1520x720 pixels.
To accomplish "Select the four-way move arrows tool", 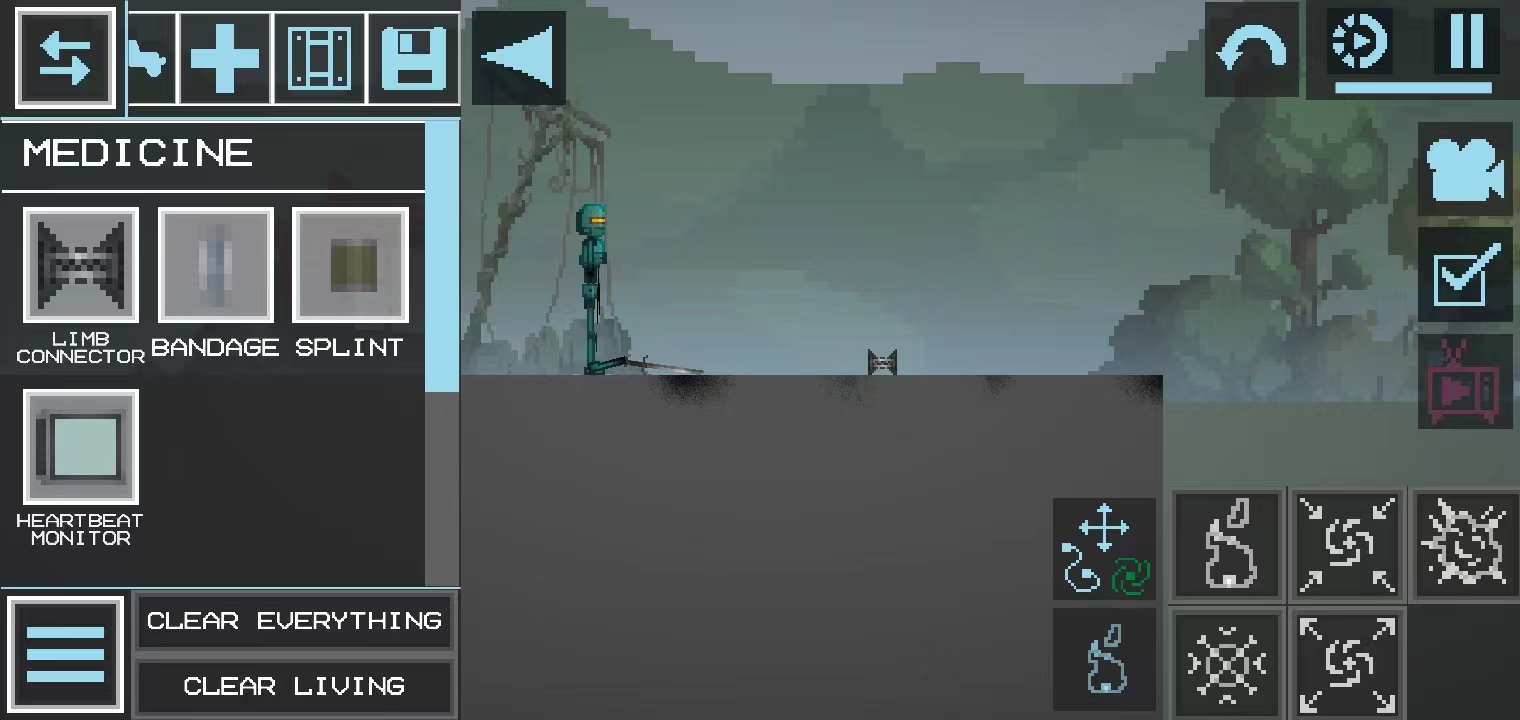I will 1104,527.
